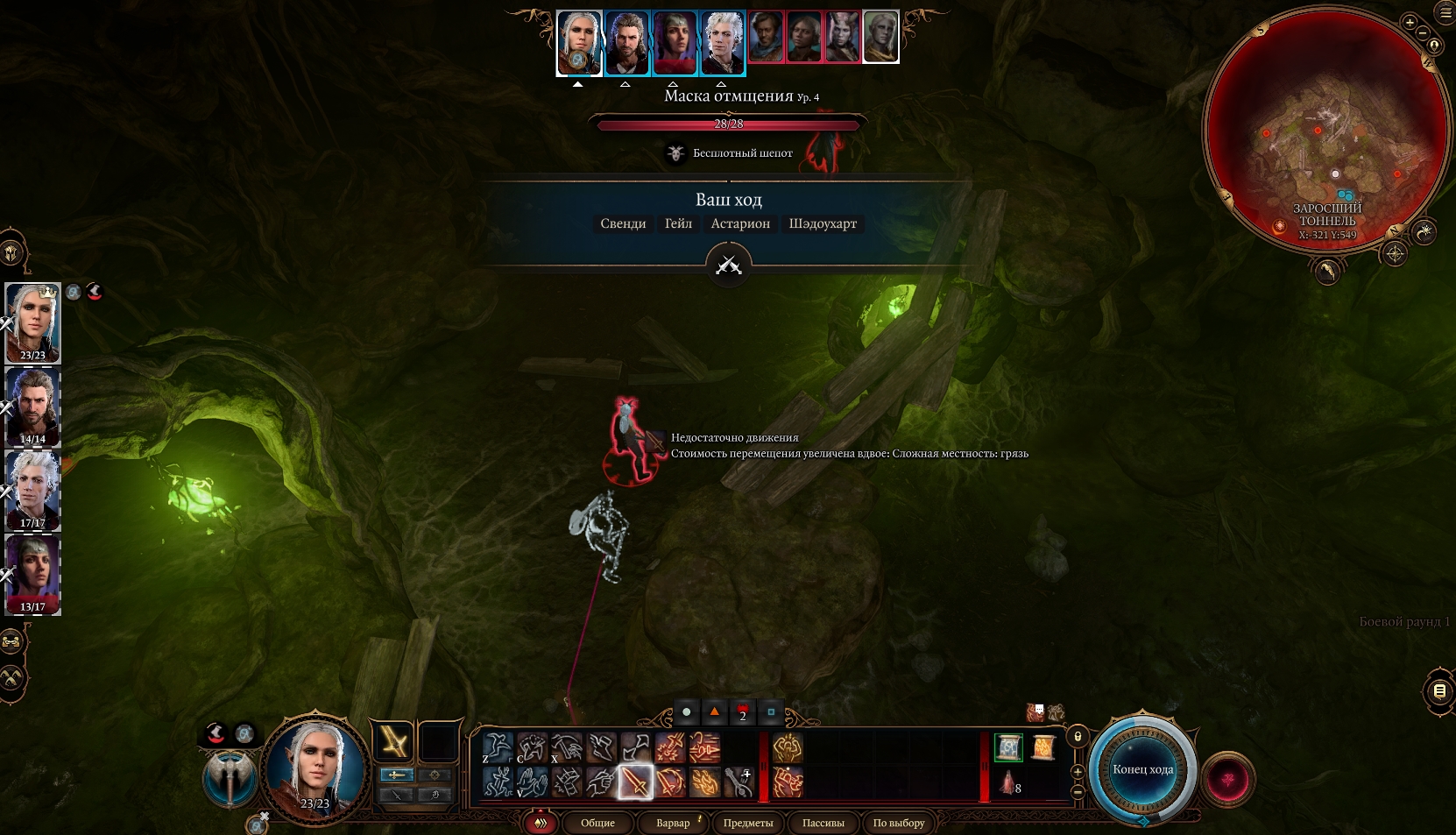The image size is (1456, 835).
Task: Click the minimap
Action: [1326, 131]
